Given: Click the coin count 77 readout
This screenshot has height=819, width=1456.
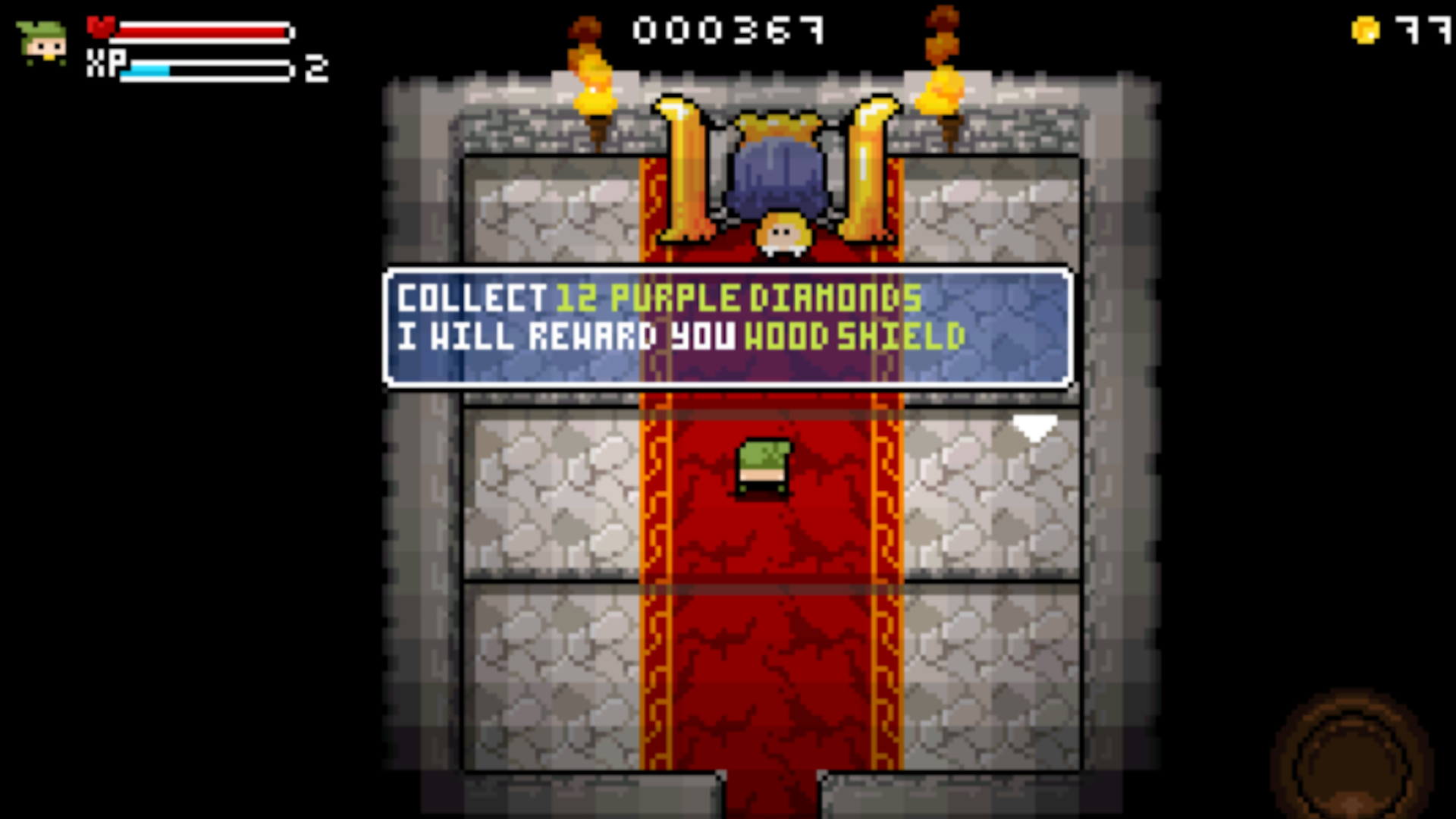Looking at the screenshot, I should 1426,29.
